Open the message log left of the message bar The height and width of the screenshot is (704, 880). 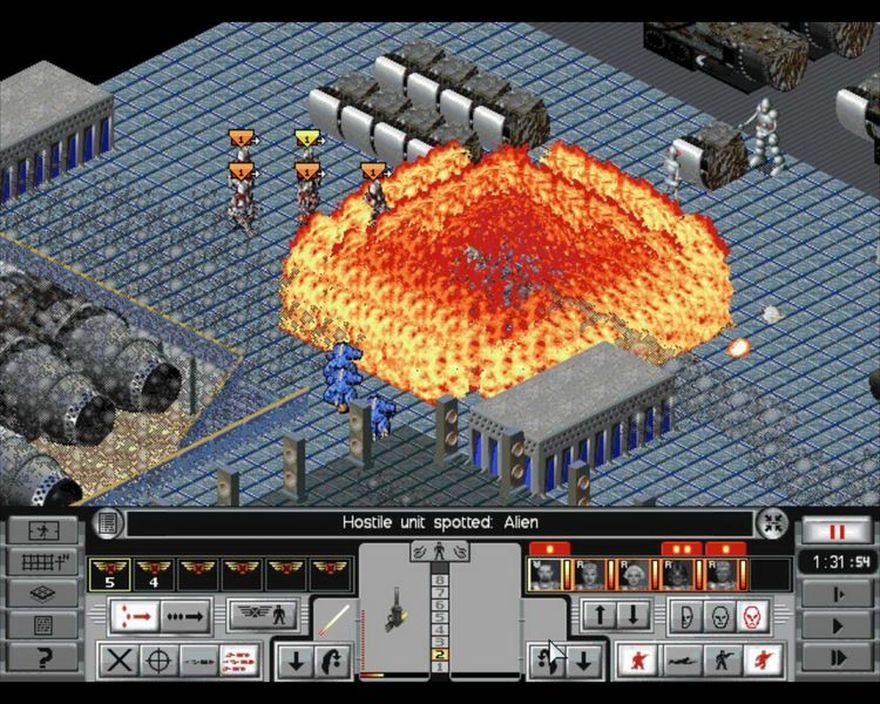pyautogui.click(x=107, y=523)
